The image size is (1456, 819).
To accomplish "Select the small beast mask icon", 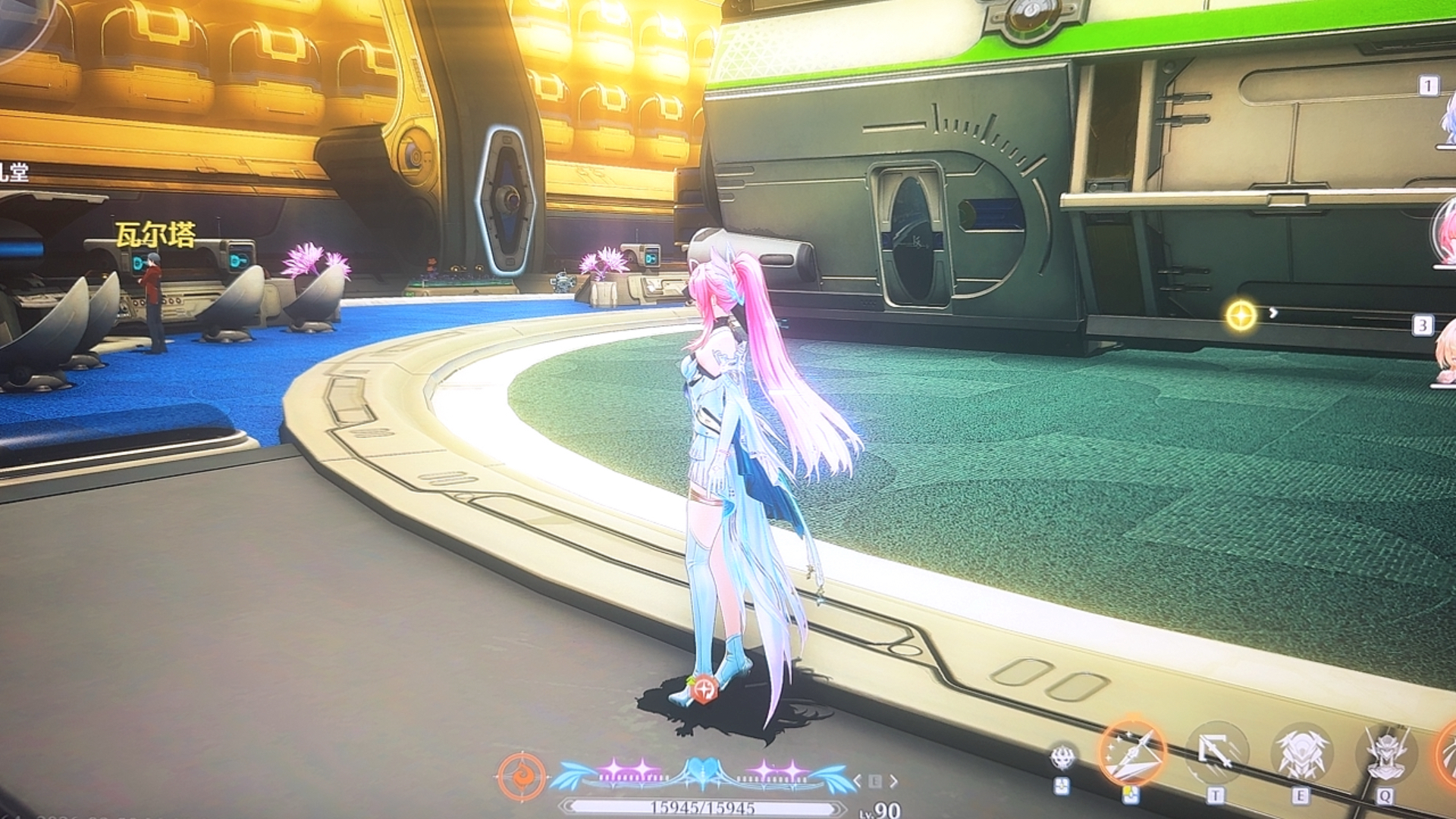I will point(1063,757).
